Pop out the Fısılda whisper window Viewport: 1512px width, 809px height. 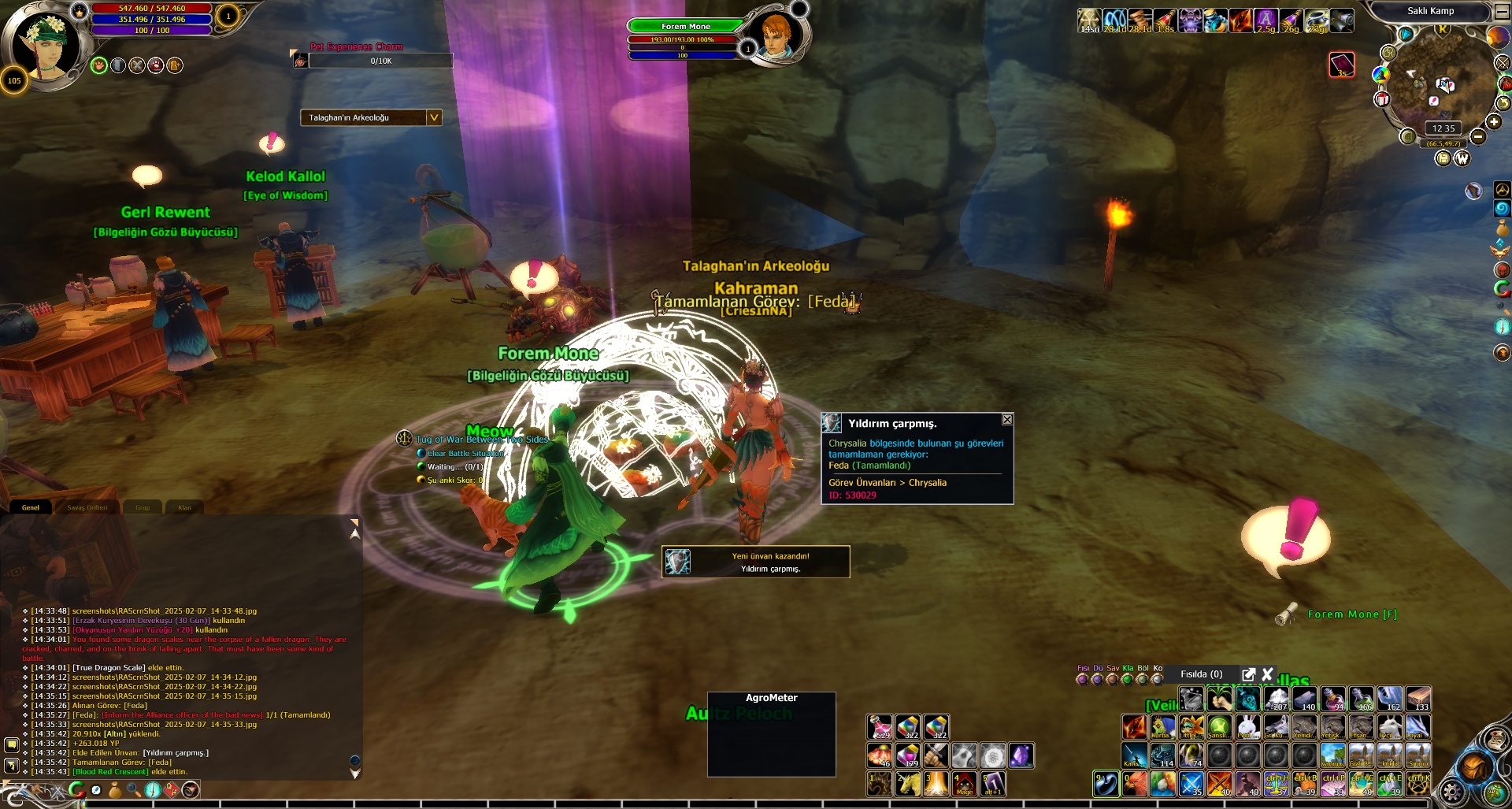[x=1248, y=674]
